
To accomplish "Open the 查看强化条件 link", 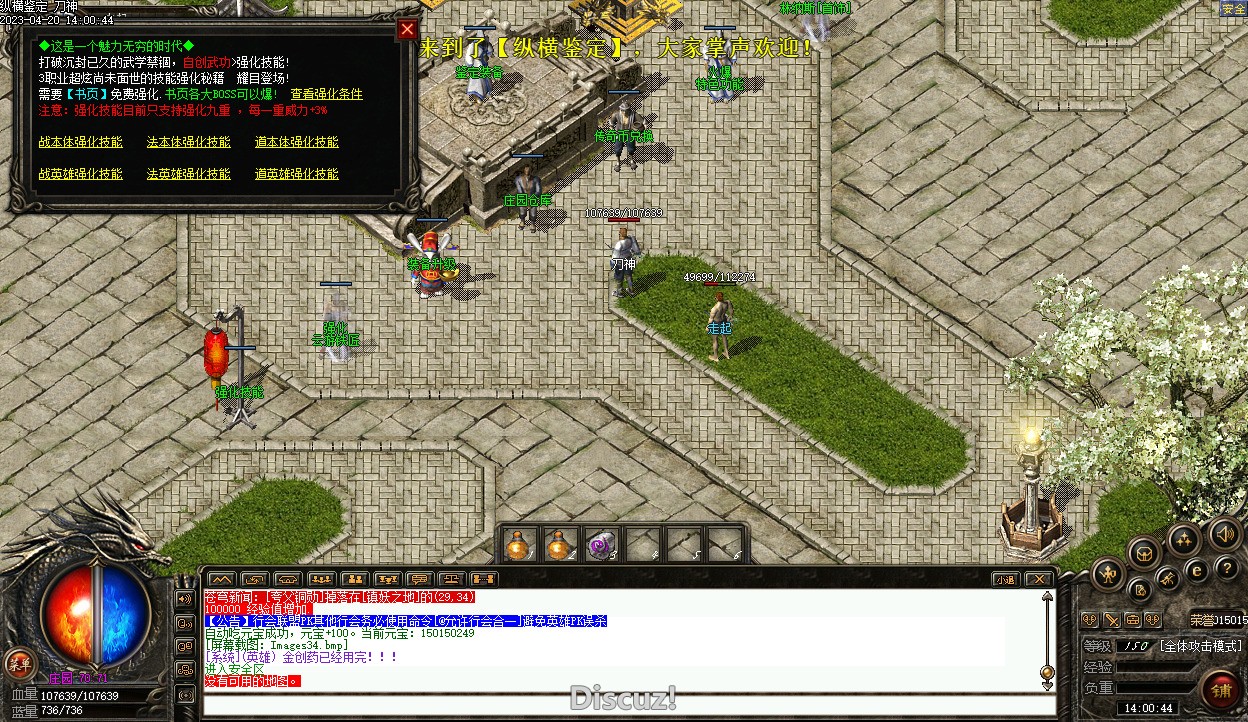I will click(x=326, y=94).
